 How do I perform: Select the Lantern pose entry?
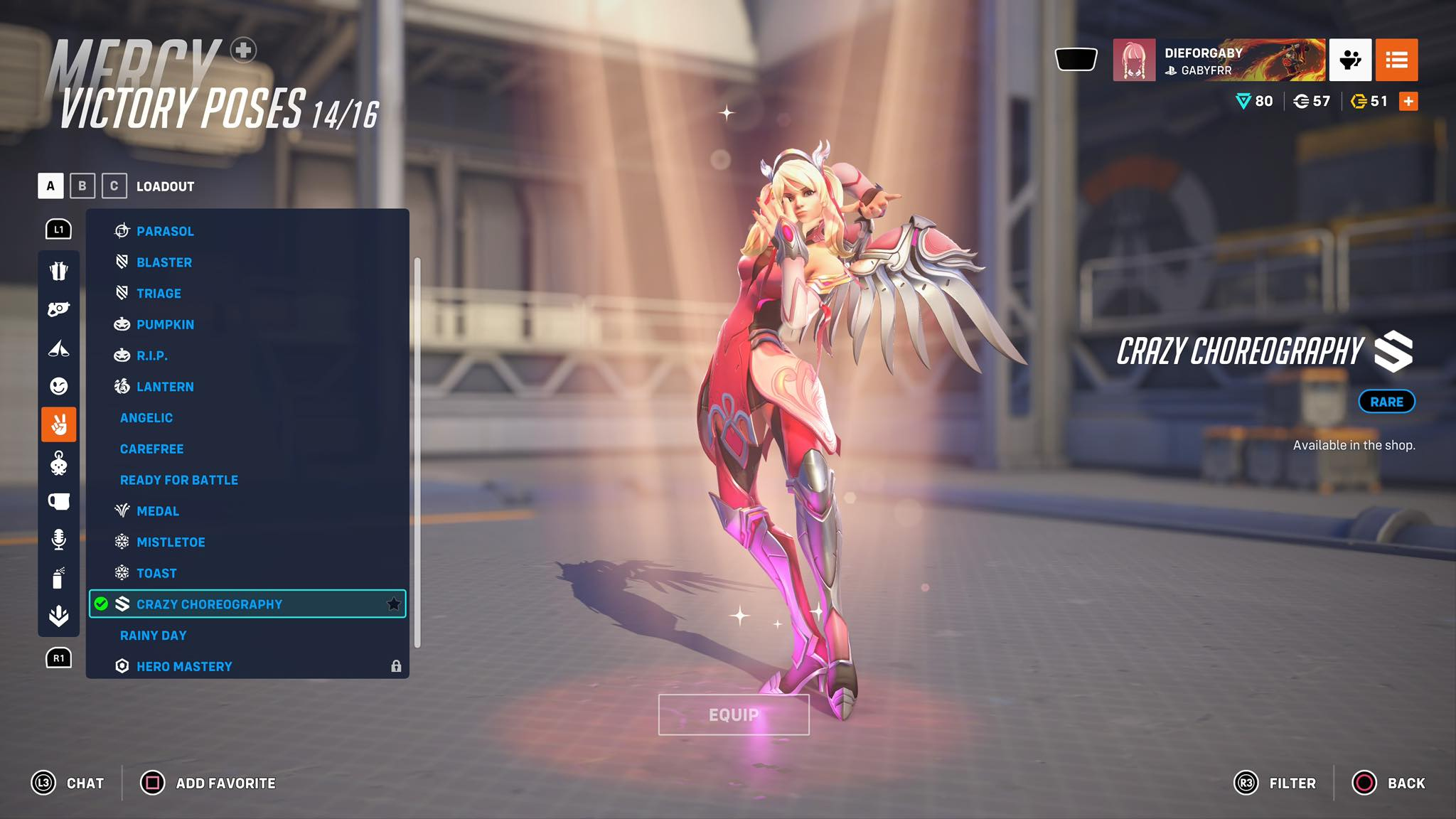click(165, 387)
